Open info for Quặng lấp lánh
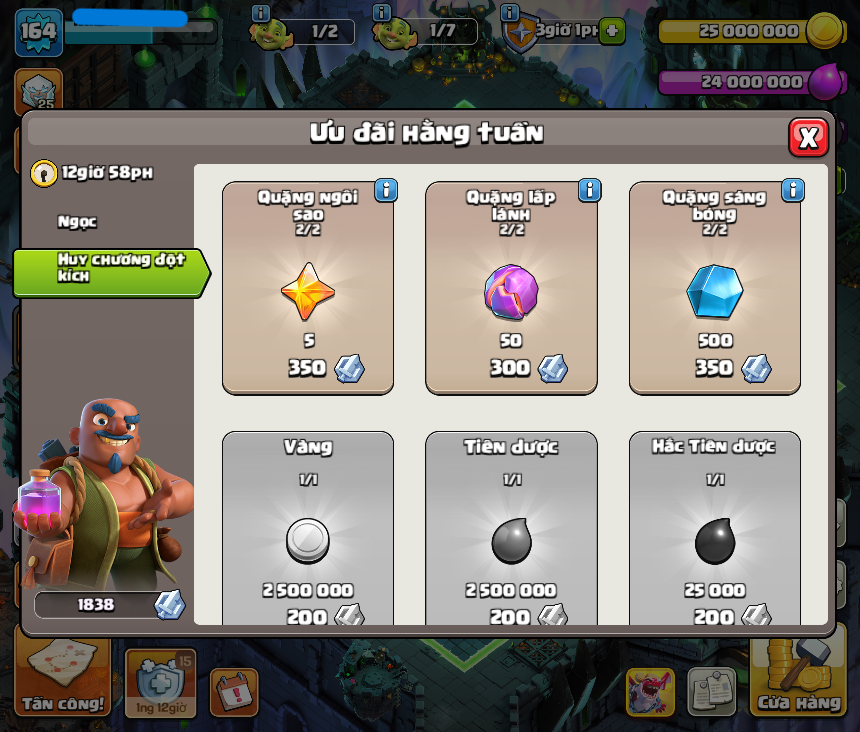 click(x=589, y=191)
